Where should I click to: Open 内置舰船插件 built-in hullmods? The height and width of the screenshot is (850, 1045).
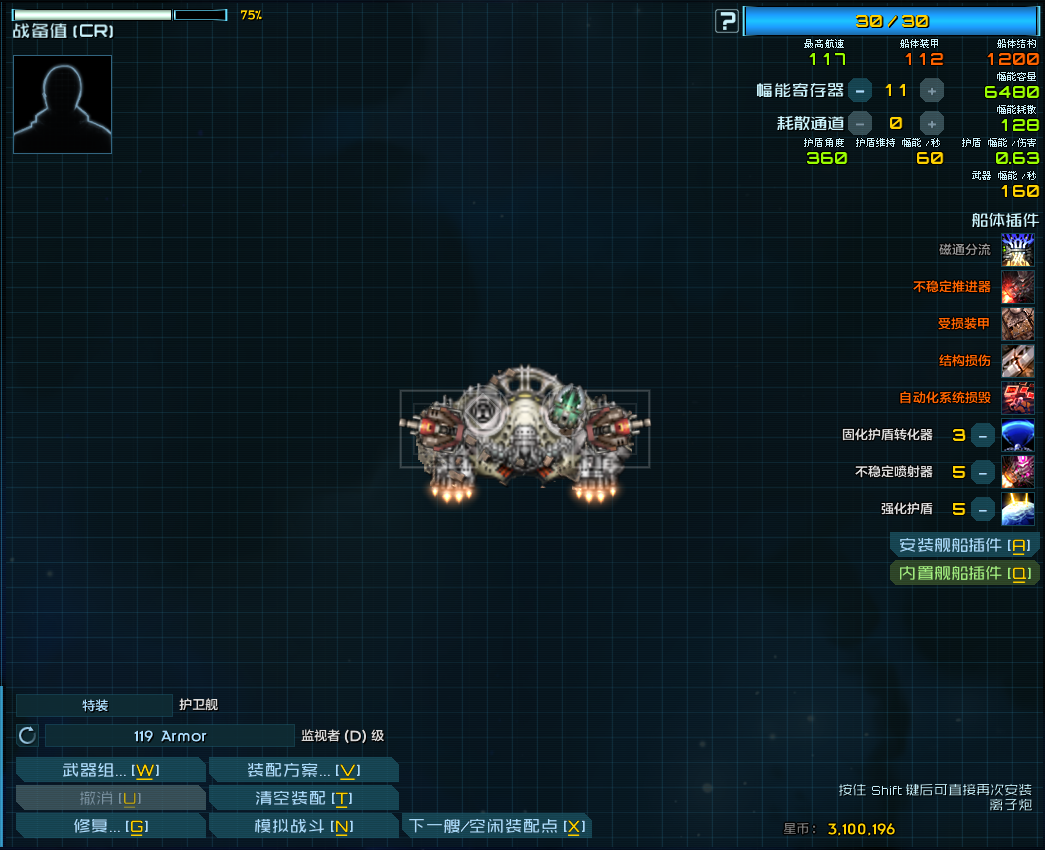964,573
